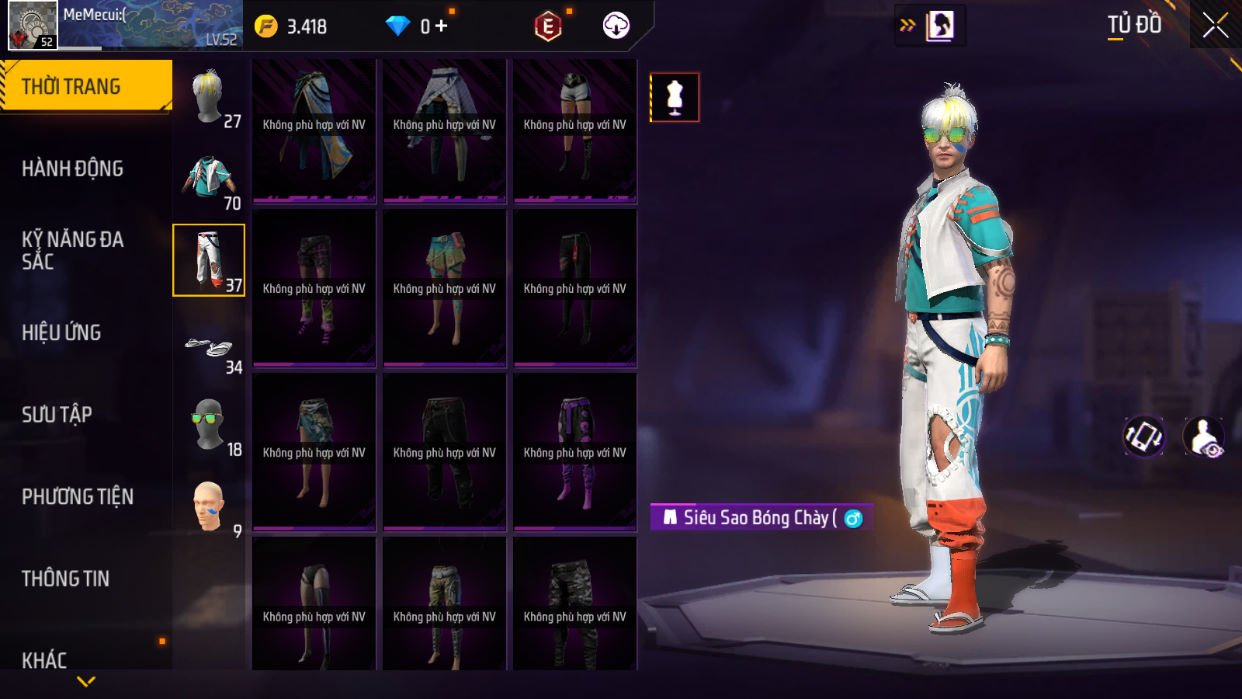Choose the teal shirt tops category

point(209,178)
